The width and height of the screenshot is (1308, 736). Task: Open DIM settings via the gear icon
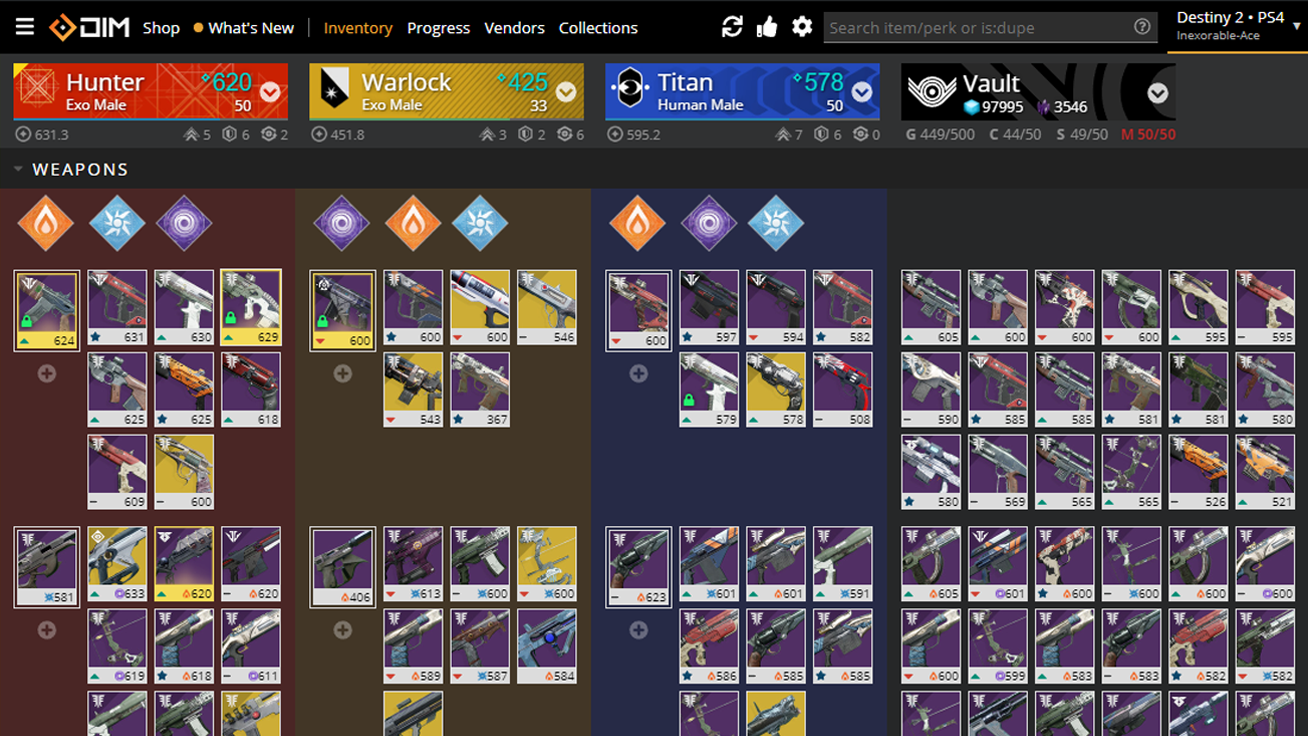coord(802,26)
